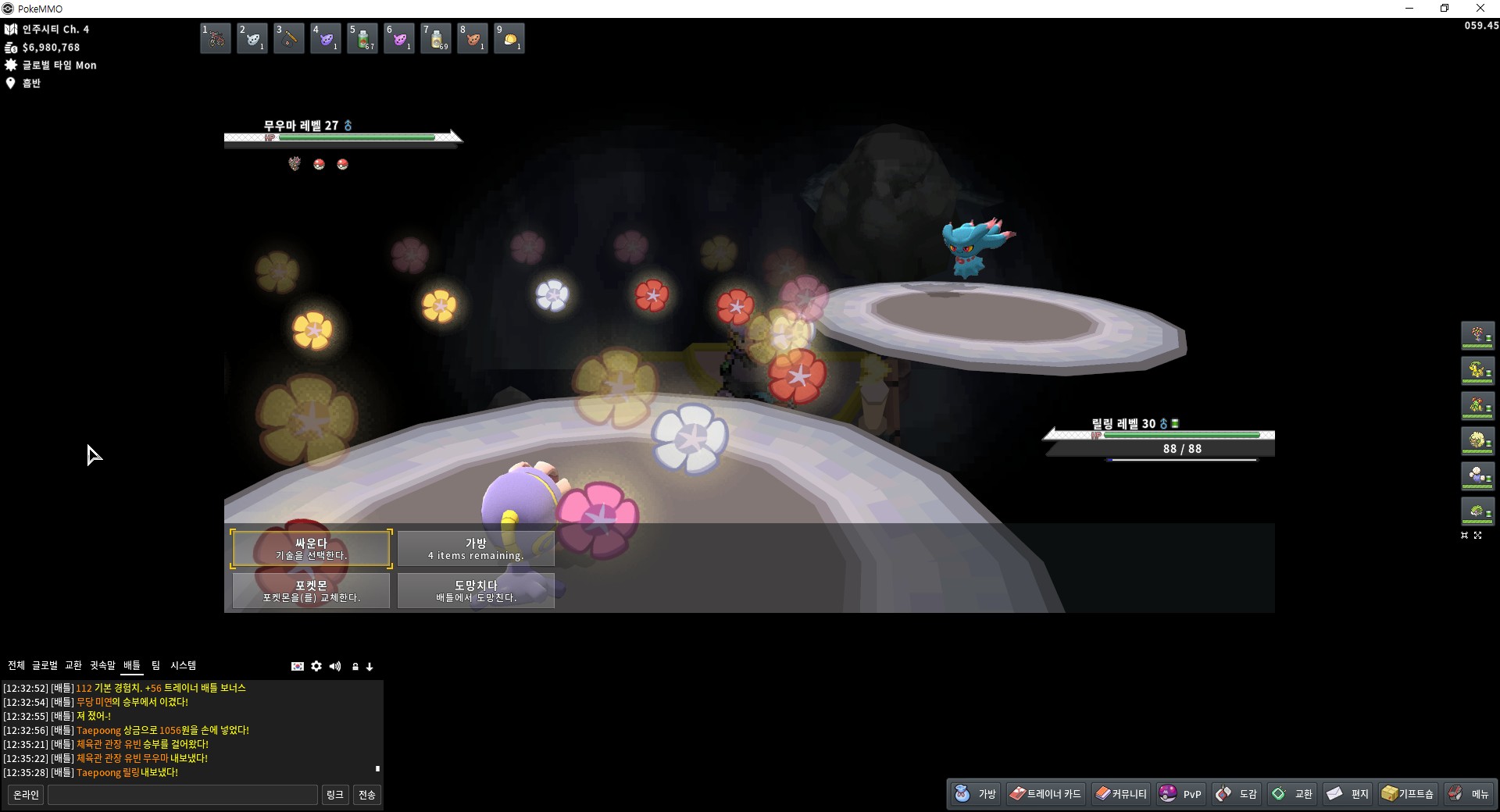The width and height of the screenshot is (1500, 812).
Task: Switch to the 귓속말 whisper tab
Action: [x=102, y=665]
